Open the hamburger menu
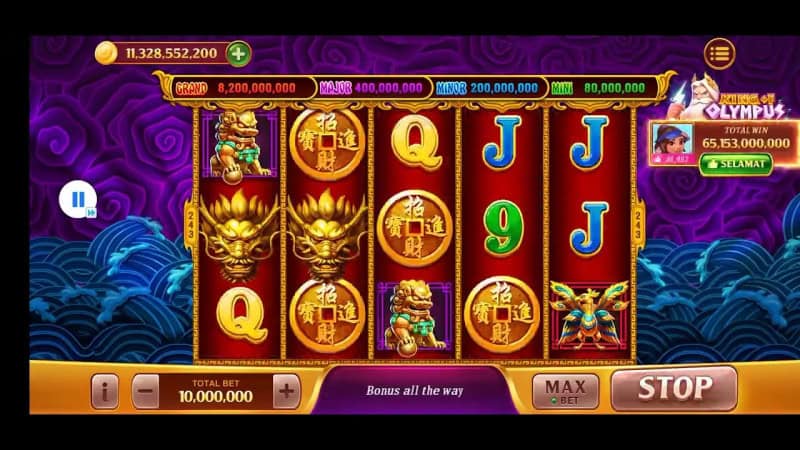 pyautogui.click(x=719, y=52)
